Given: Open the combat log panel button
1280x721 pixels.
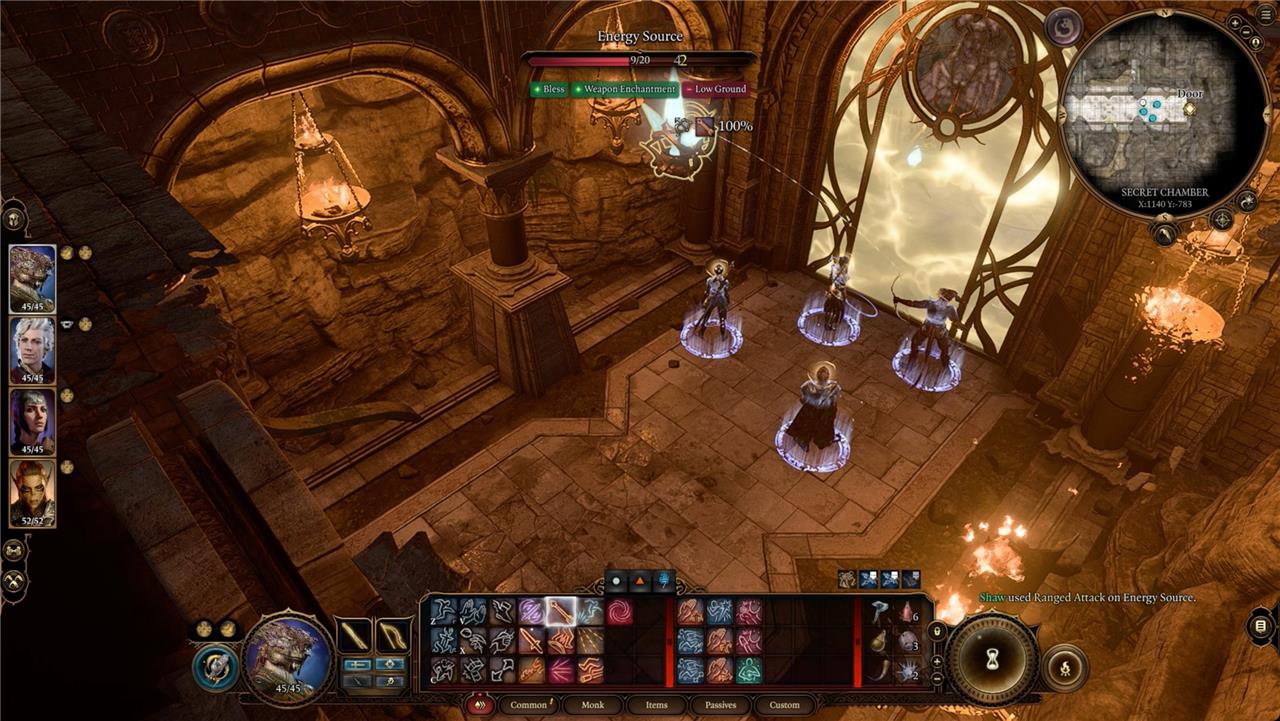Looking at the screenshot, I should [1260, 626].
